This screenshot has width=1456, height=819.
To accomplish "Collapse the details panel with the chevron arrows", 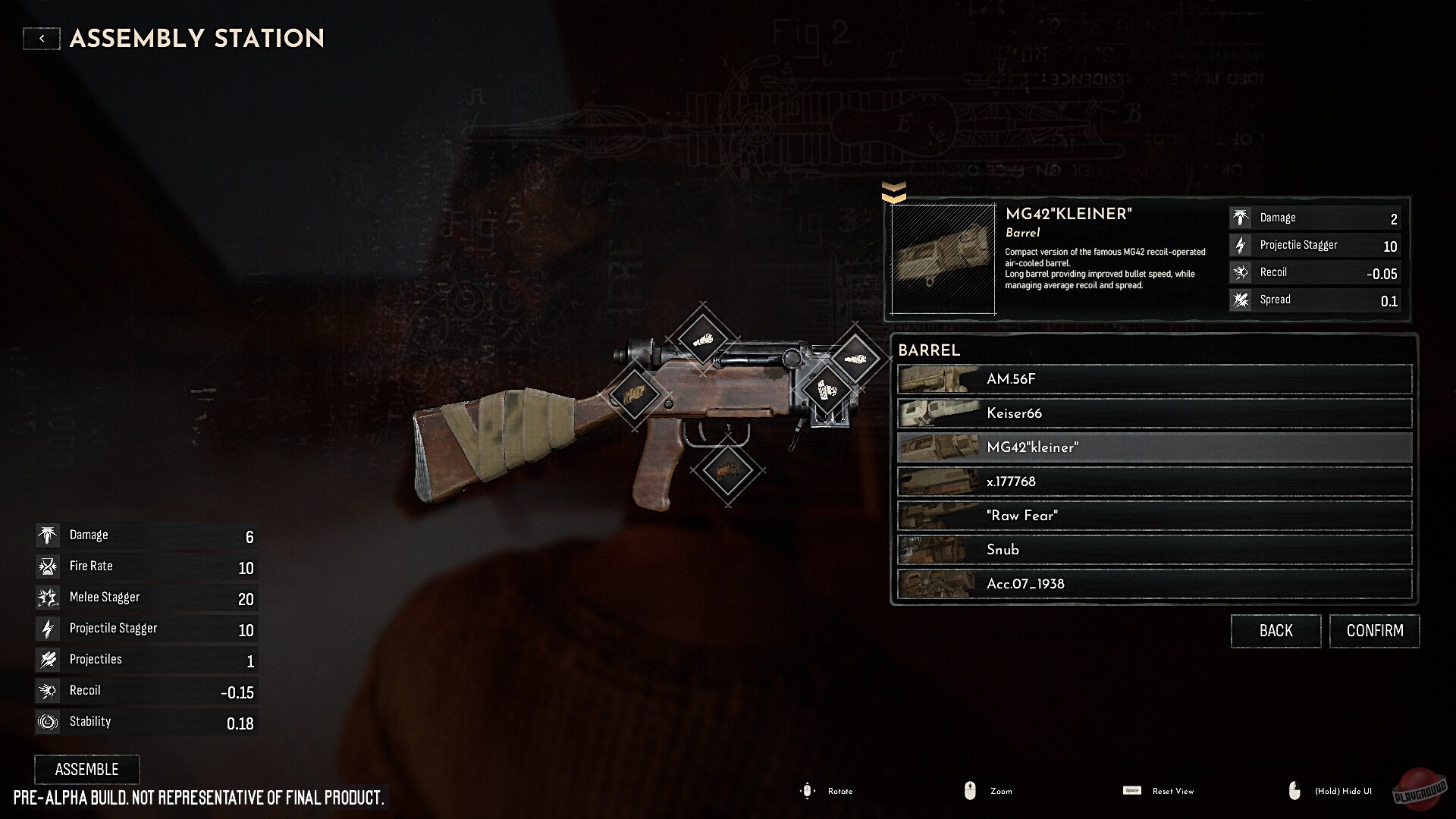I will [894, 193].
